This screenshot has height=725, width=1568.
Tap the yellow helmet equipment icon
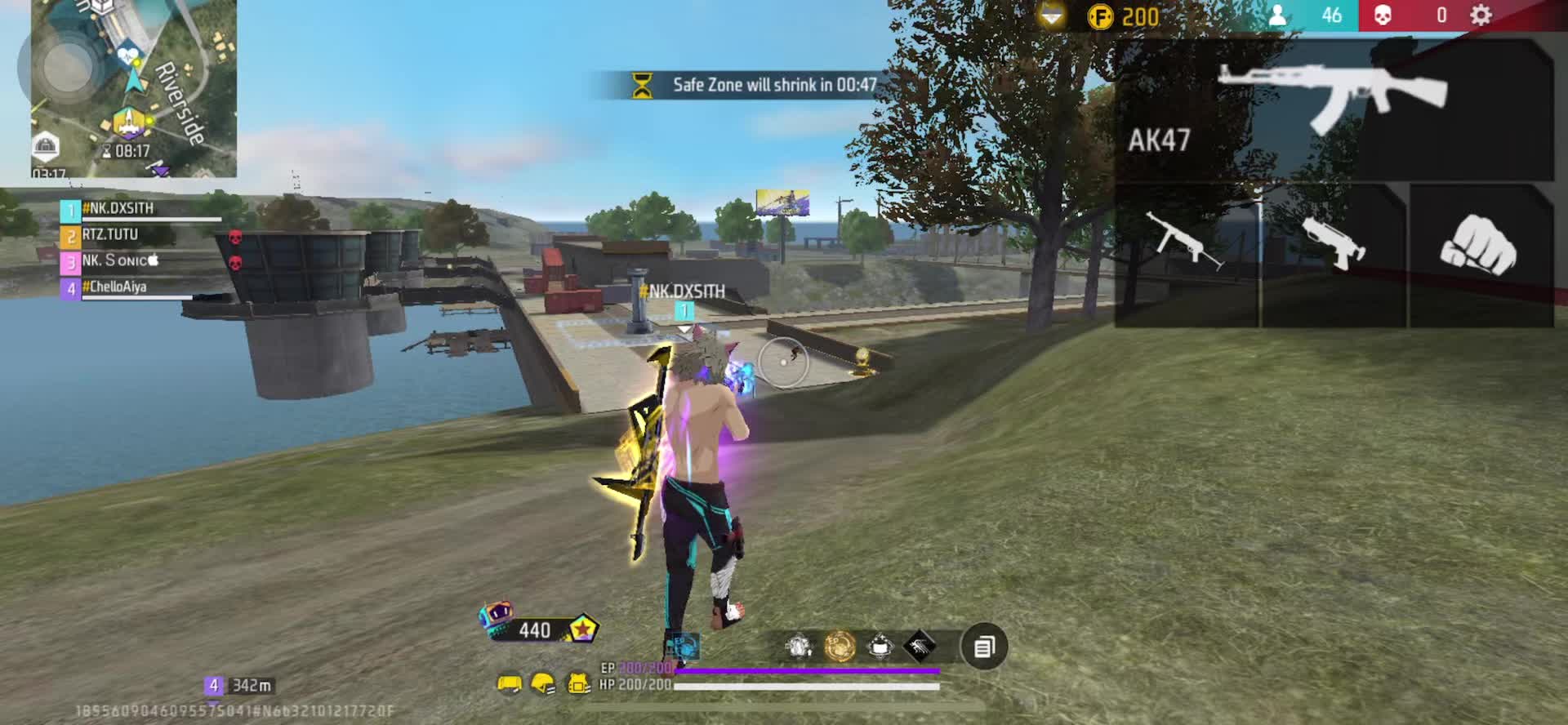pos(543,684)
